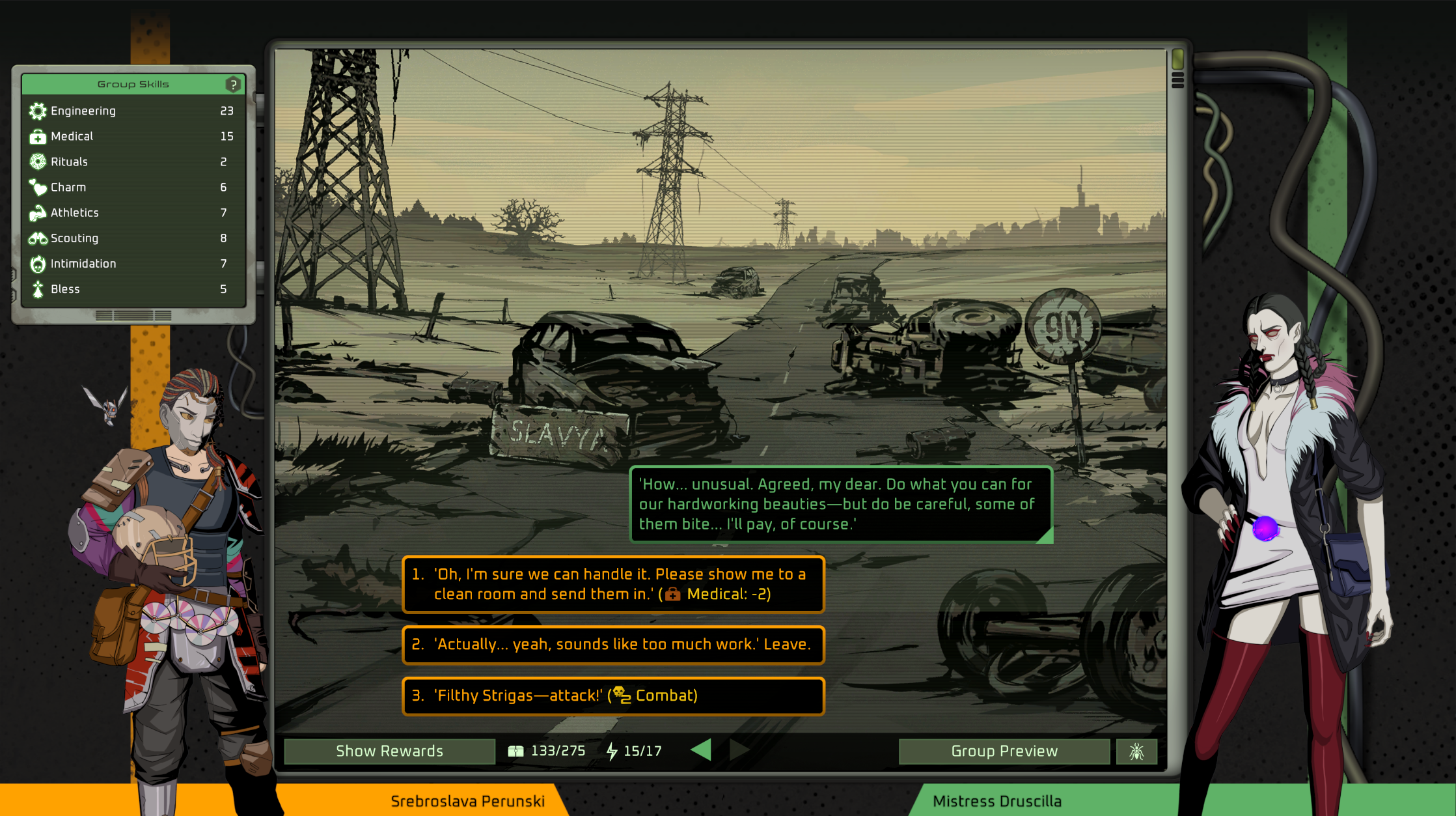
Task: Click the Srebroslava Perunski nameplate
Action: click(x=468, y=801)
